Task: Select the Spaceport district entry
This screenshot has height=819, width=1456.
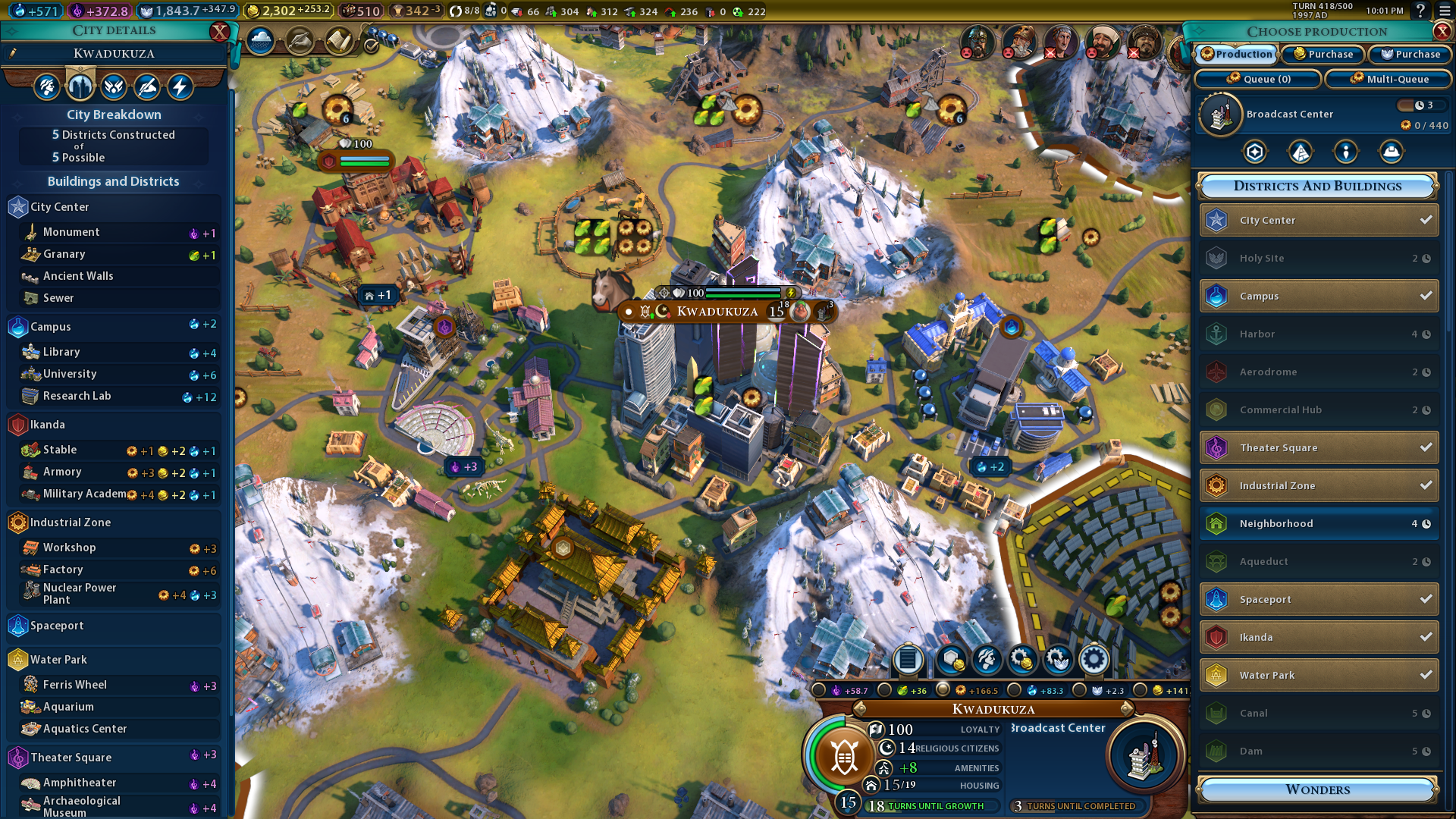Action: (1319, 600)
